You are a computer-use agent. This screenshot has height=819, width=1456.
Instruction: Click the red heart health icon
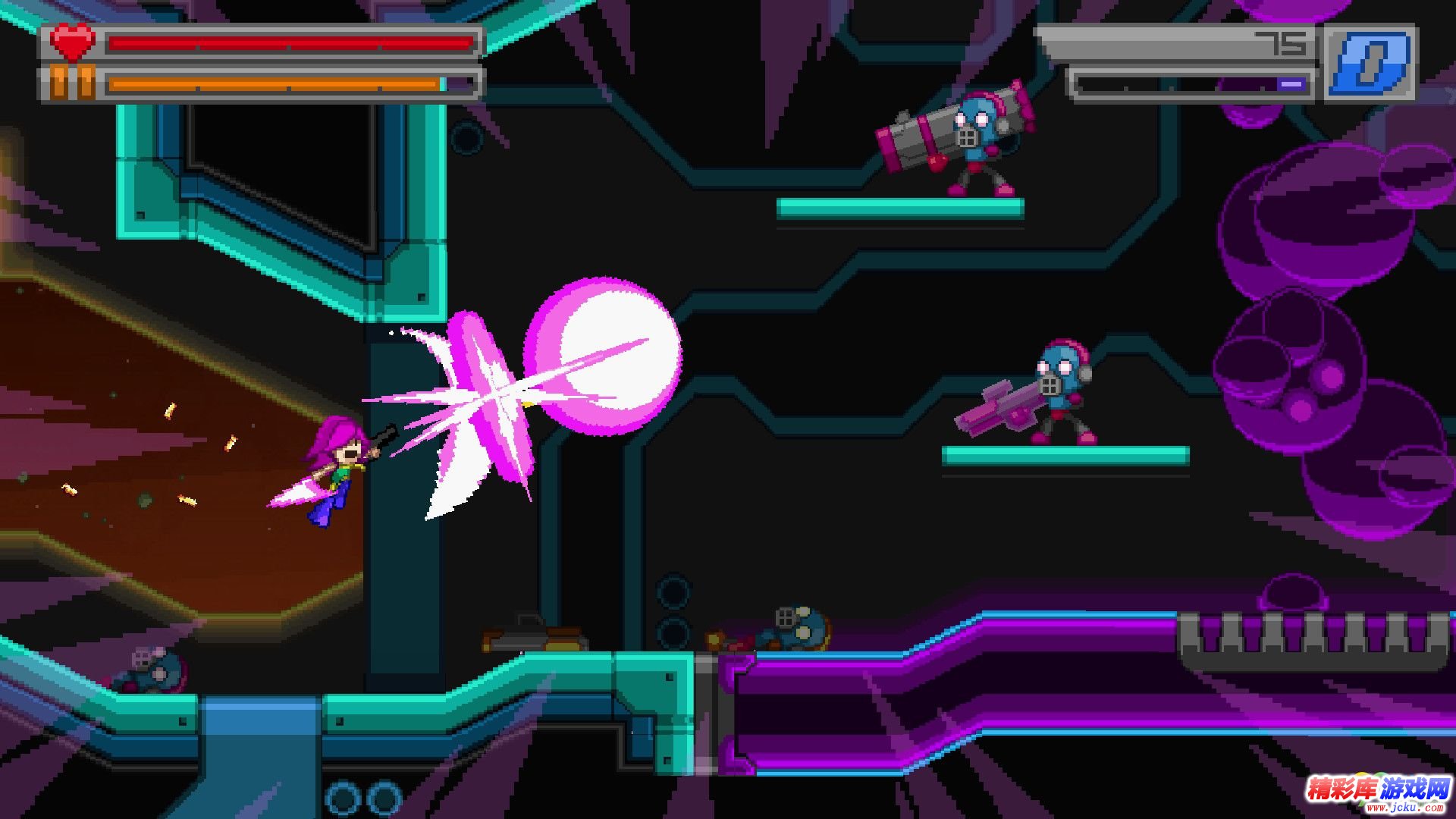72,42
